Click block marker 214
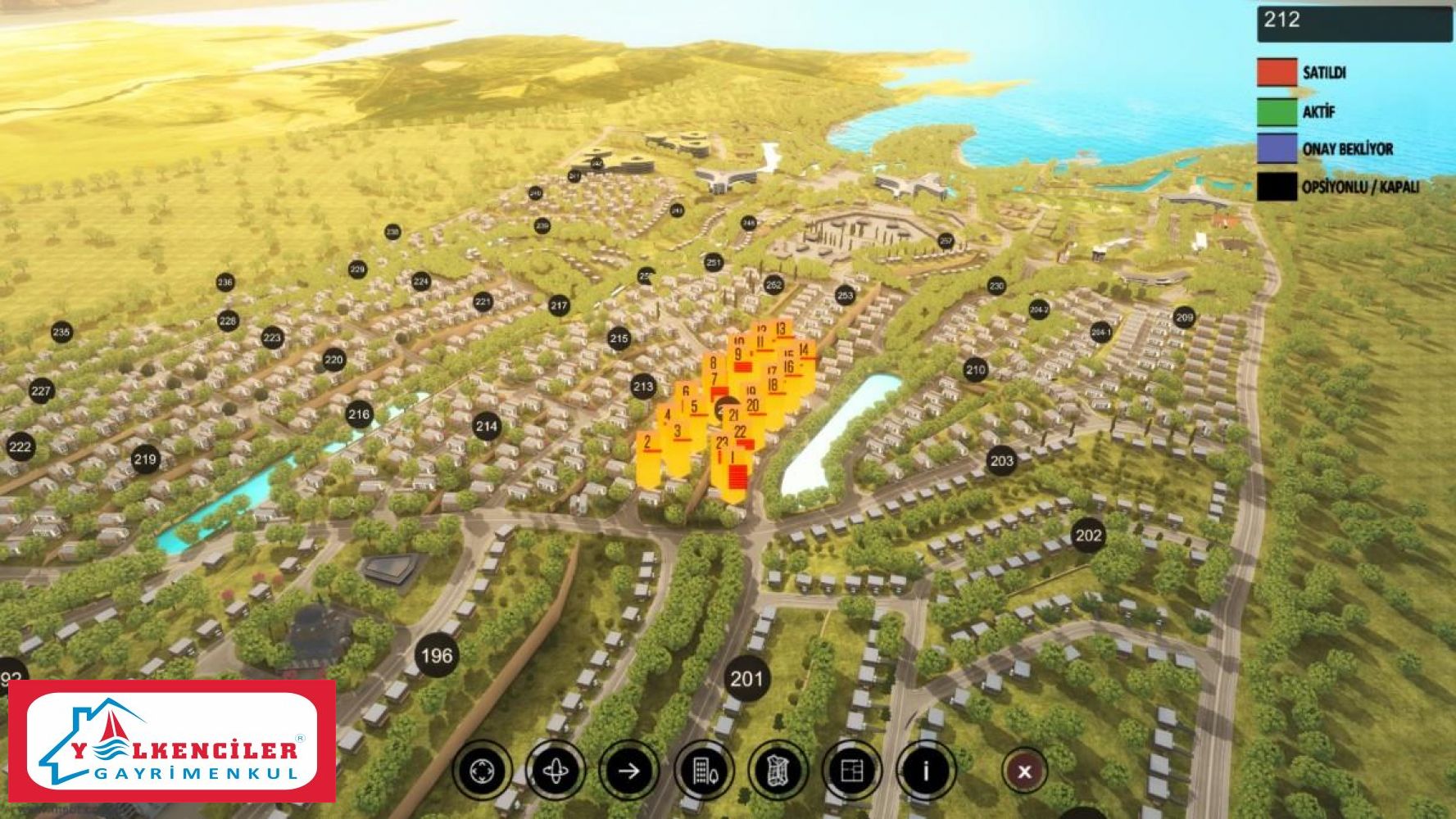 click(487, 426)
